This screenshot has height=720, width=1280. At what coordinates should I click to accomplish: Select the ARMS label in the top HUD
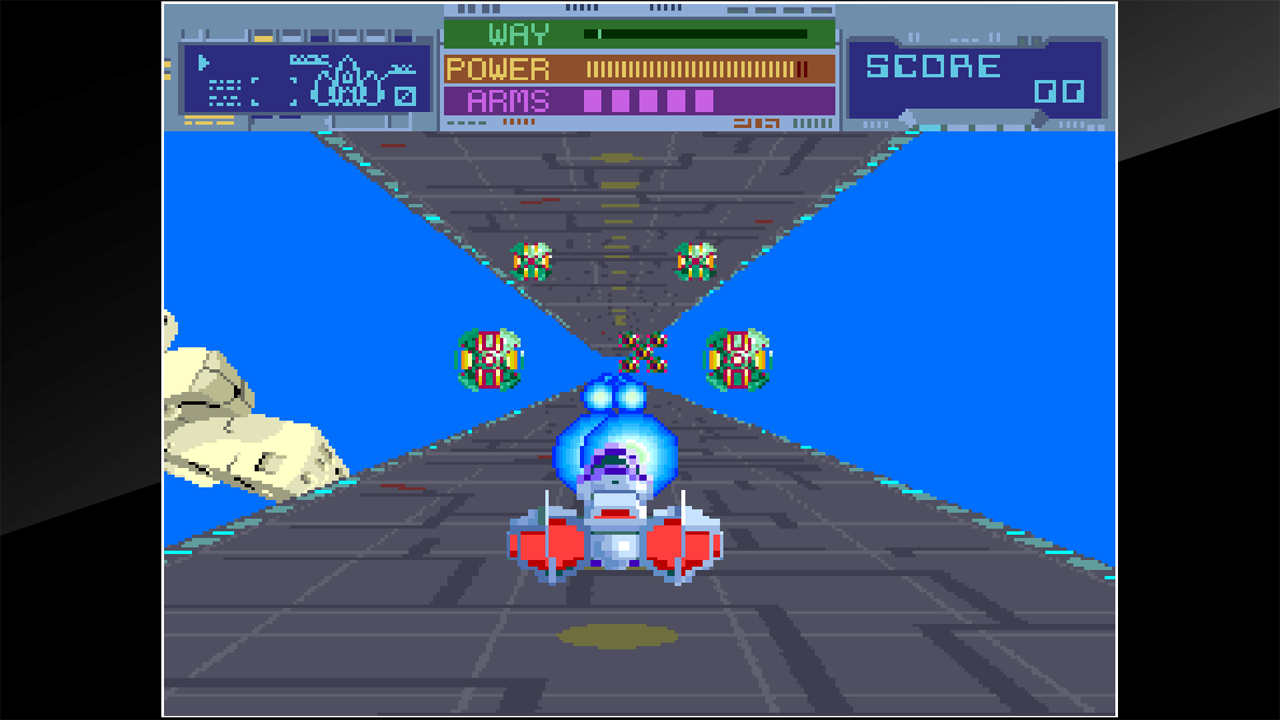[507, 100]
